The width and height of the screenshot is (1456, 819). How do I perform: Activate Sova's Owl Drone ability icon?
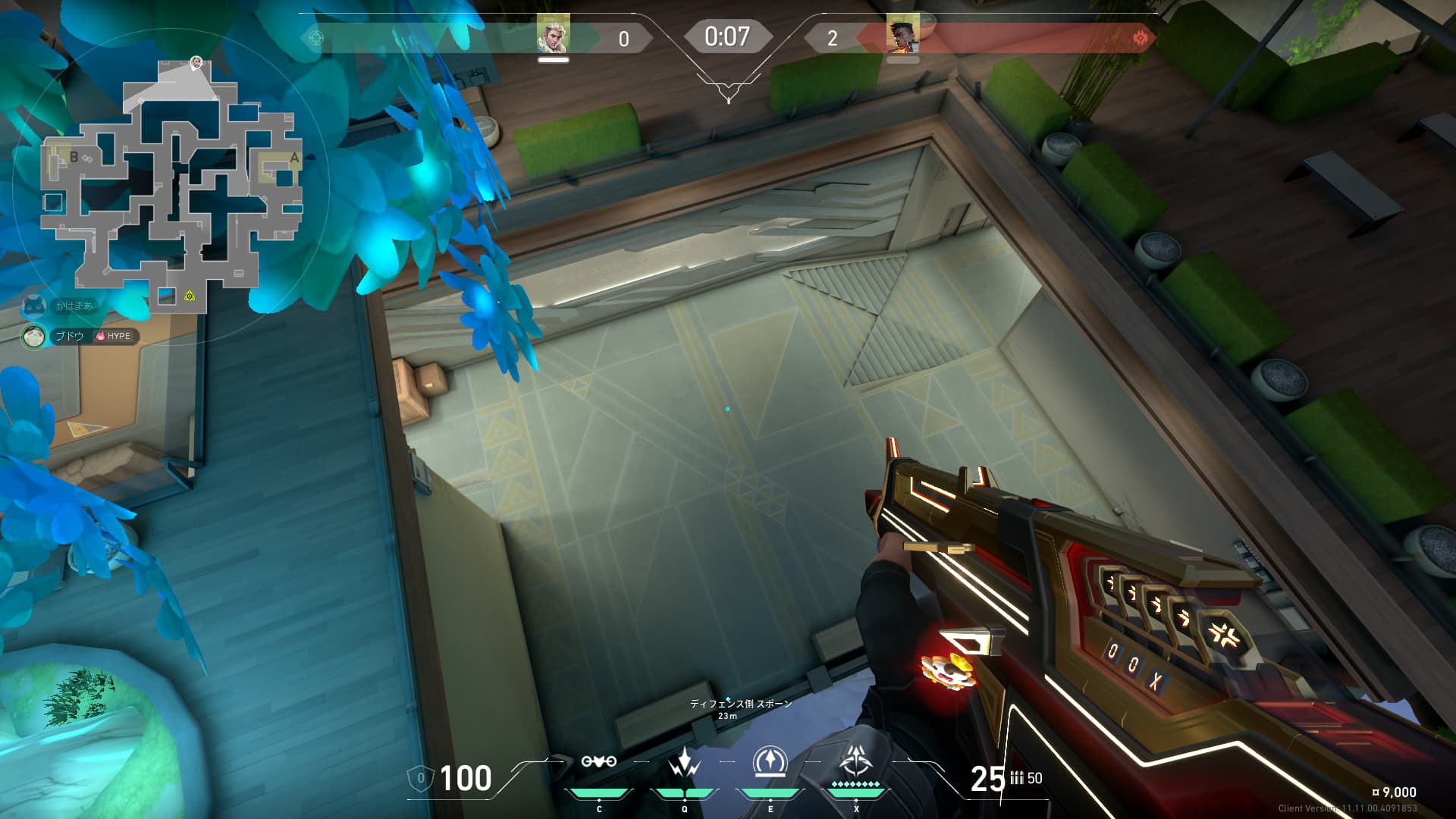click(x=599, y=761)
